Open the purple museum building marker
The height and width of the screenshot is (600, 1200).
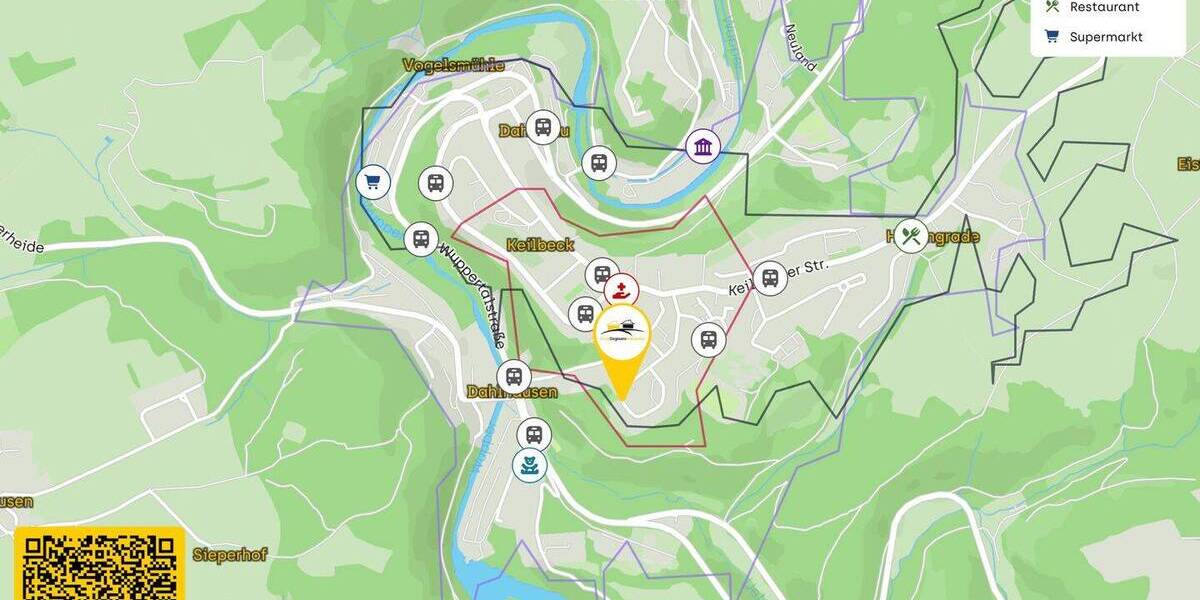[703, 147]
